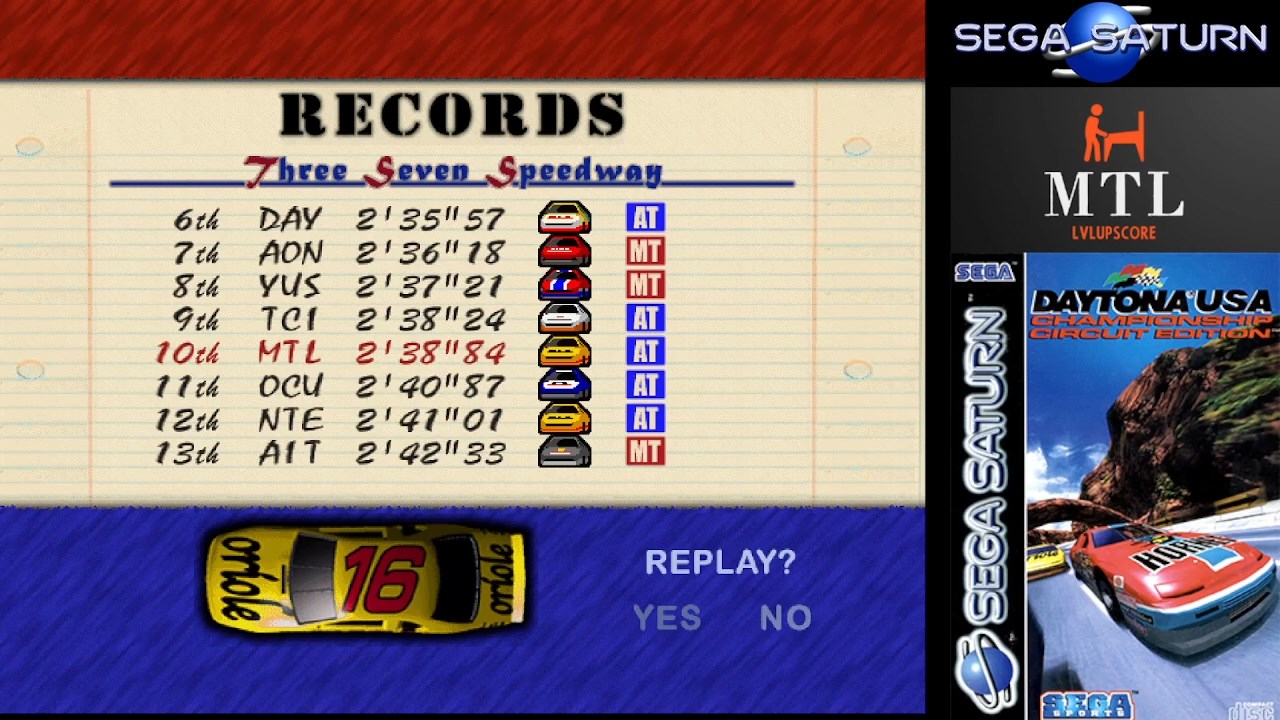This screenshot has width=1280, height=720.
Task: Pick the 13th place AIT record row
Action: (410, 453)
